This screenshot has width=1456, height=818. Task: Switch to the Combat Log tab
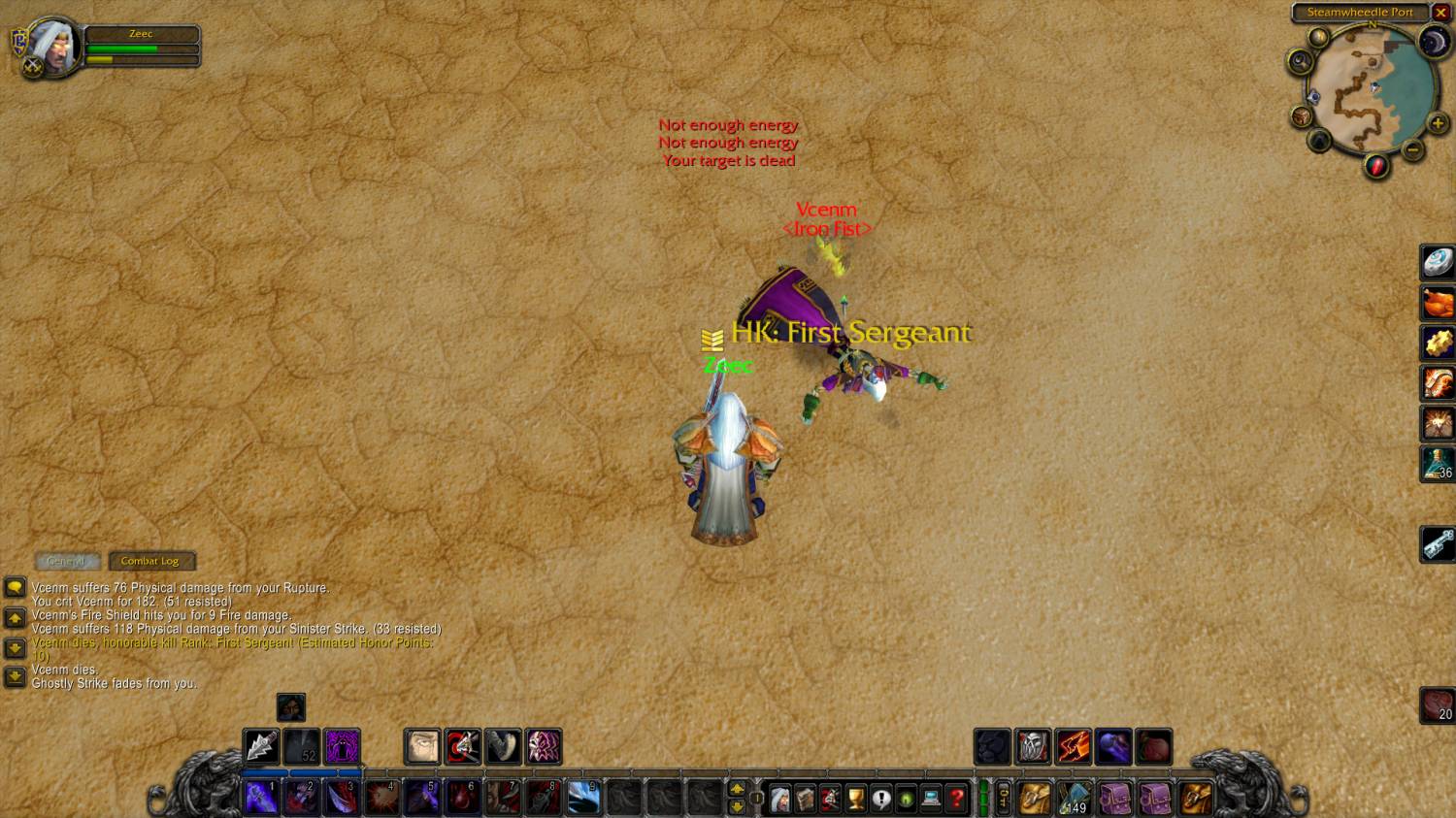point(150,561)
